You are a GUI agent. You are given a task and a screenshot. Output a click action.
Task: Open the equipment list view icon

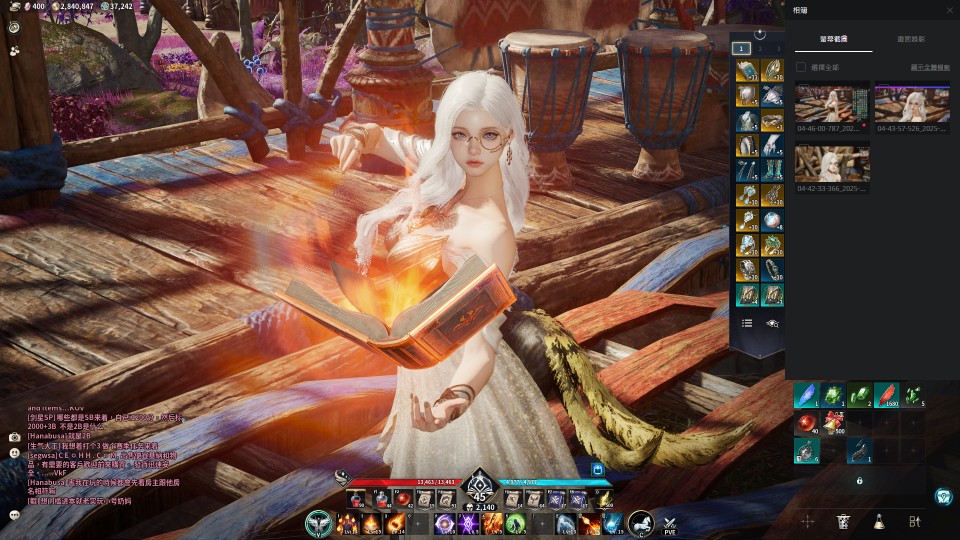coord(747,323)
